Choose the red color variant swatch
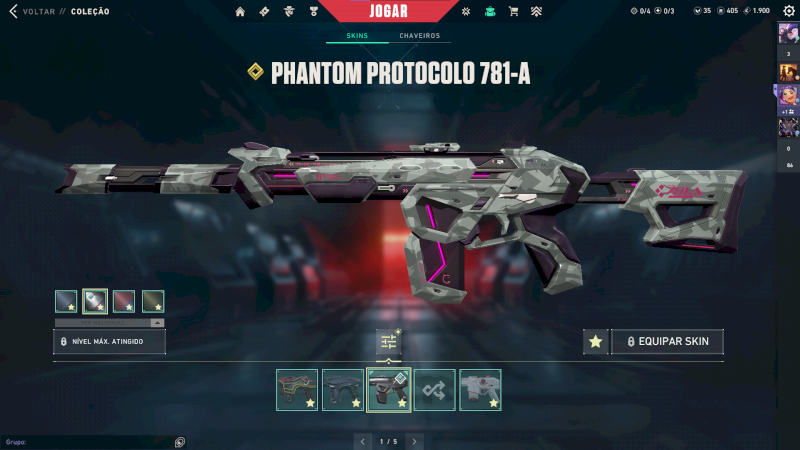Screen dimensions: 800x450 click(124, 300)
